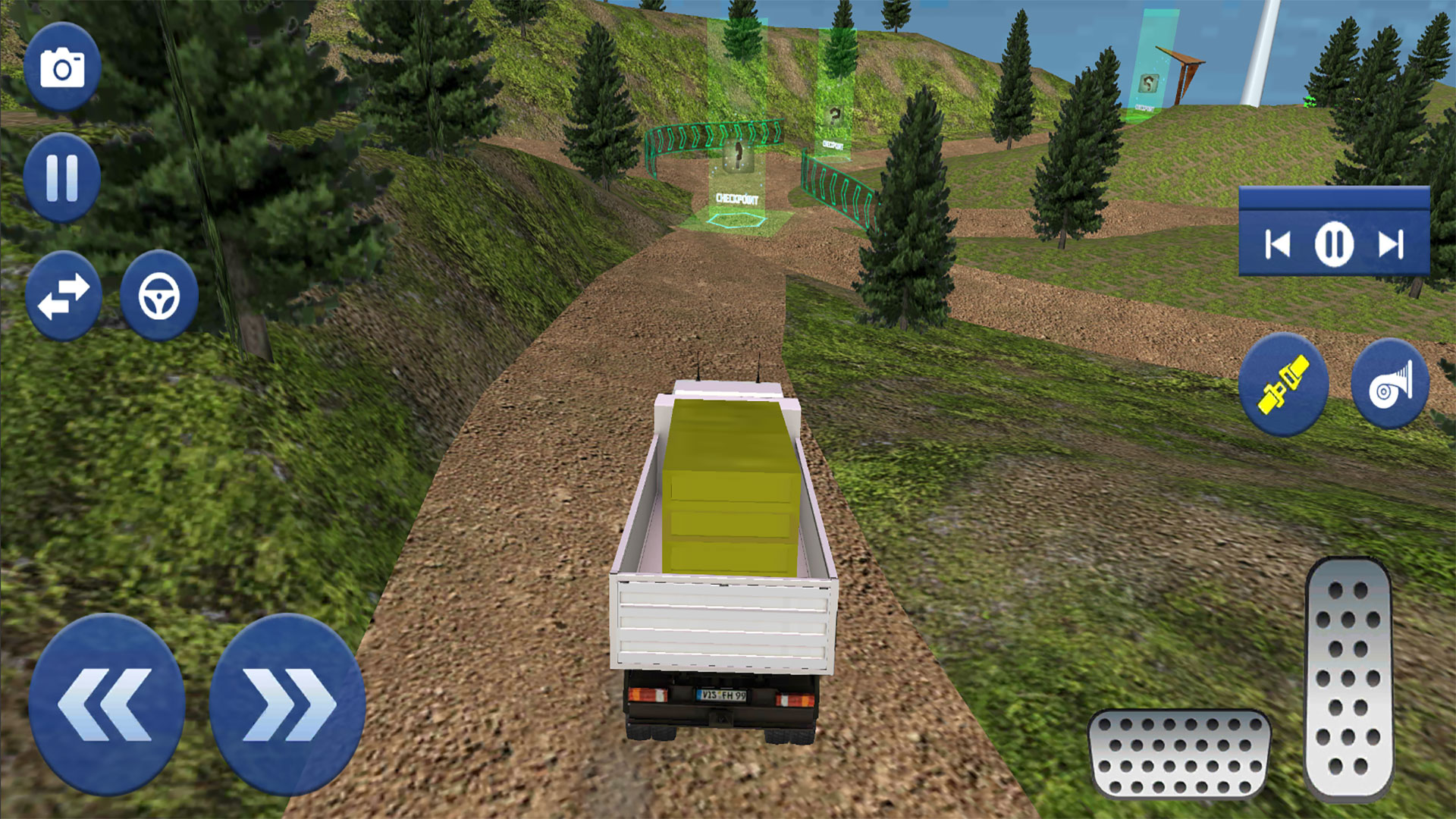Toggle gear direction with the swap arrows
Viewport: 1456px width, 819px height.
(x=64, y=296)
